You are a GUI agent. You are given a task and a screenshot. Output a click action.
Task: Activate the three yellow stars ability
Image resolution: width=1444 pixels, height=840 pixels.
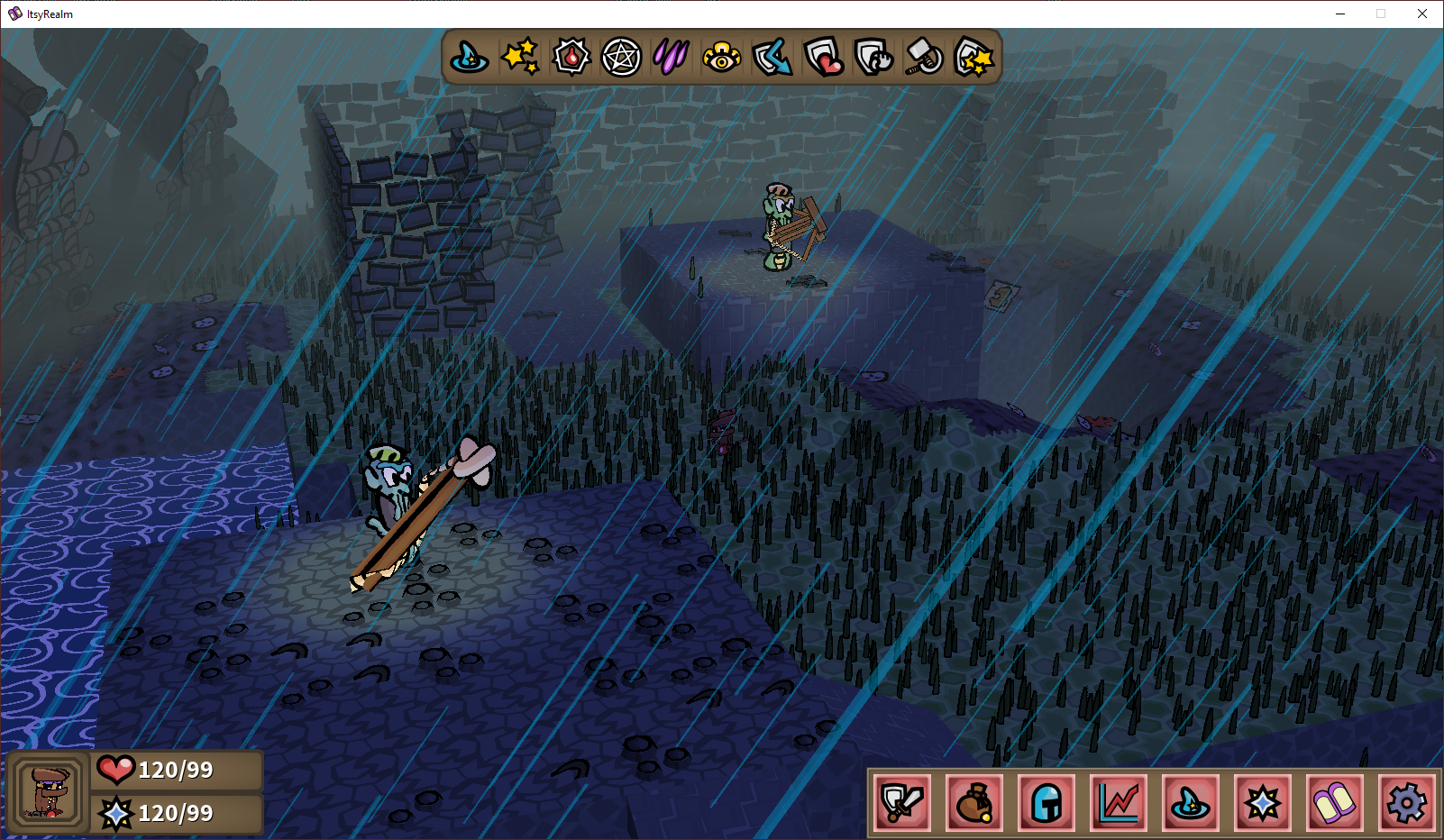click(520, 58)
